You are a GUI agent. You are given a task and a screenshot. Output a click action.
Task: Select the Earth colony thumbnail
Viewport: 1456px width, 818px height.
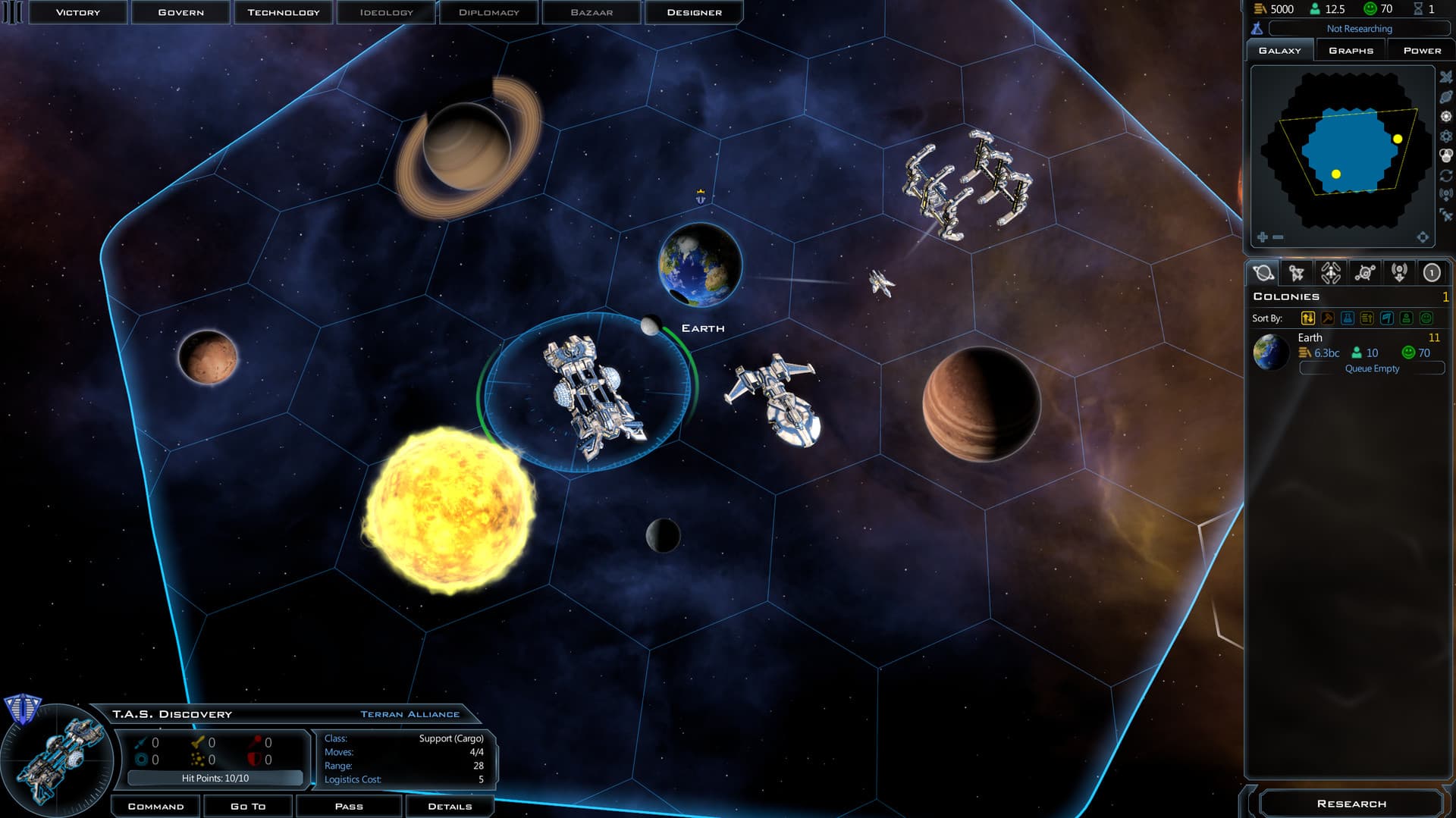click(x=1271, y=353)
